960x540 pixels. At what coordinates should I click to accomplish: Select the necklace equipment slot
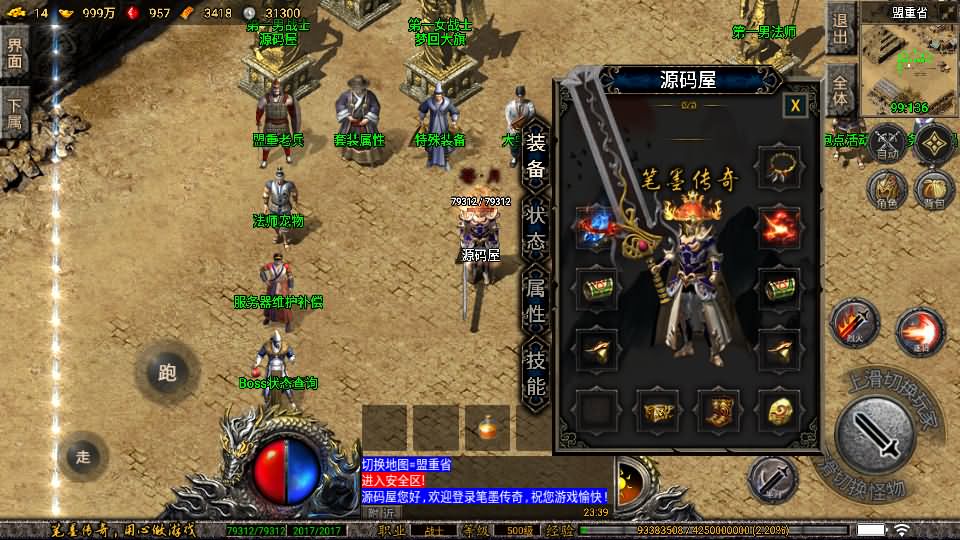pyautogui.click(x=779, y=167)
